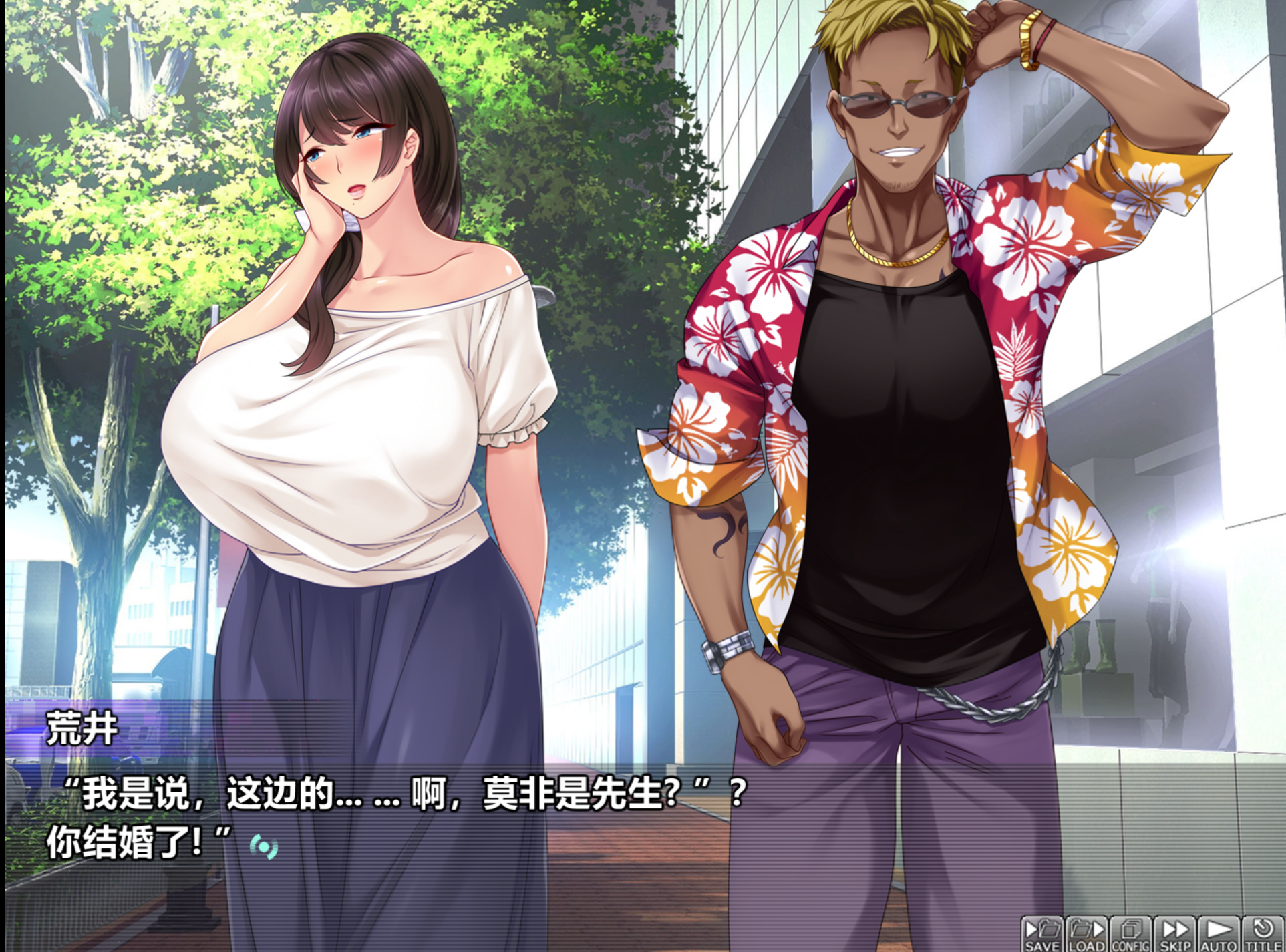This screenshot has height=952, width=1286.
Task: Open the LOAD screen
Action: 1087,935
